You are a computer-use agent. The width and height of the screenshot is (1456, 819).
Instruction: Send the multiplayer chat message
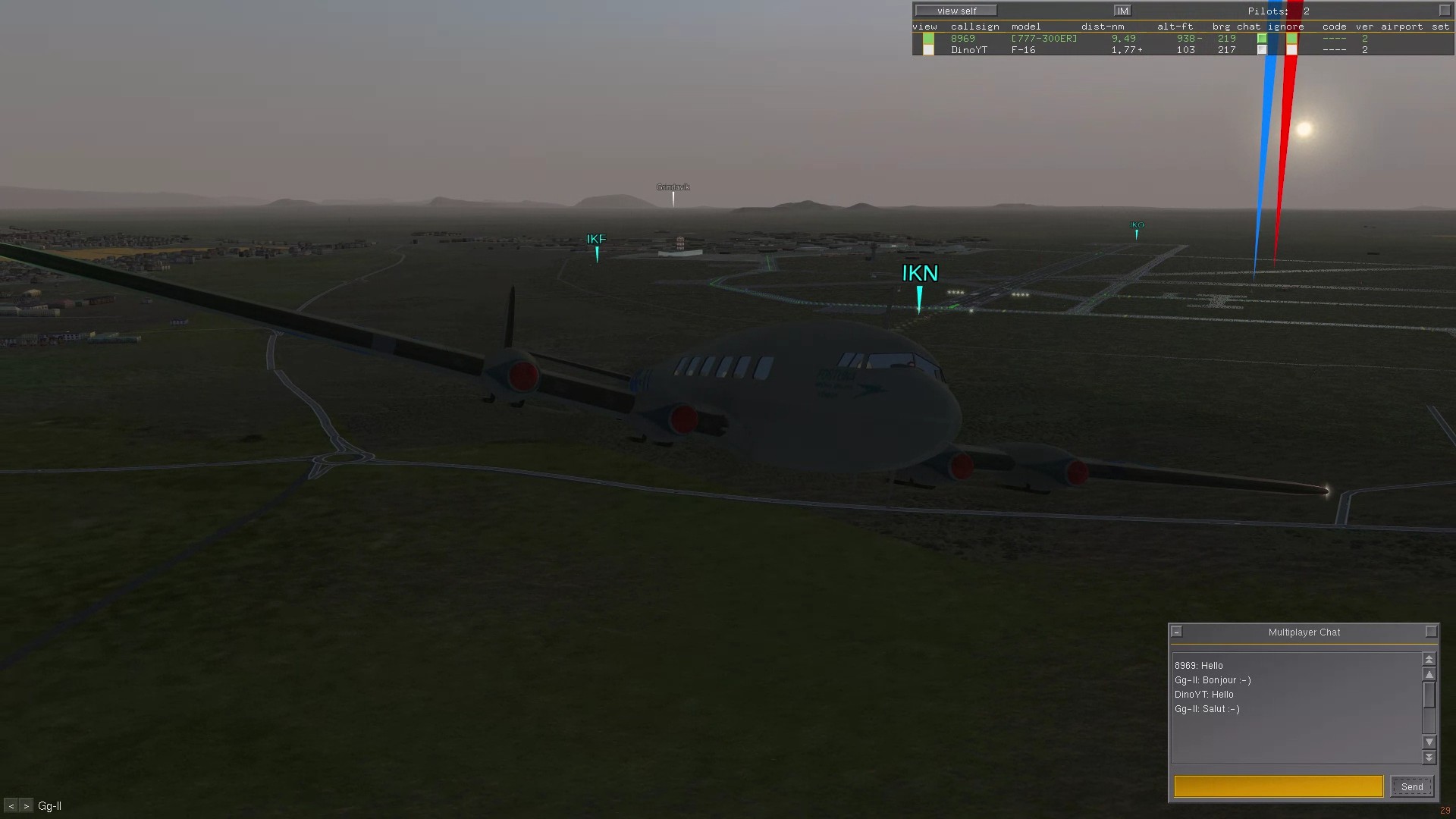pos(1411,786)
